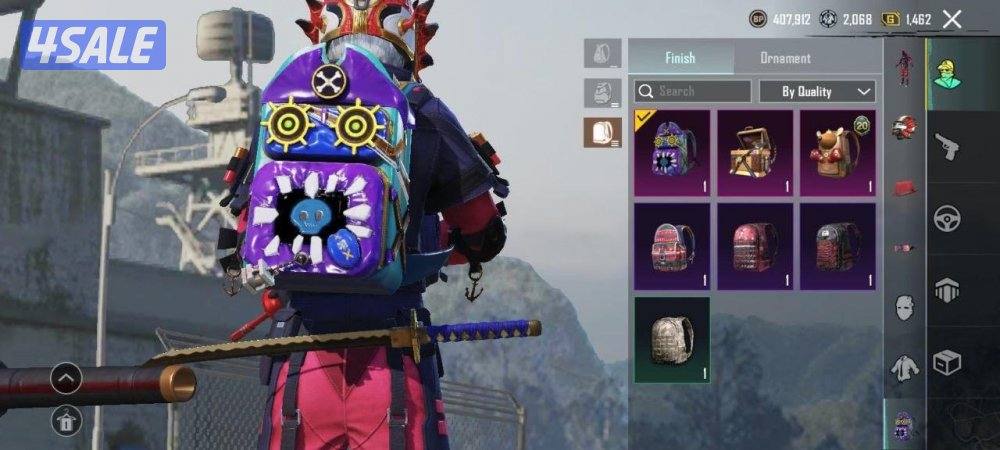Open the By Quality sort dropdown
1000x450 pixels.
click(x=817, y=91)
